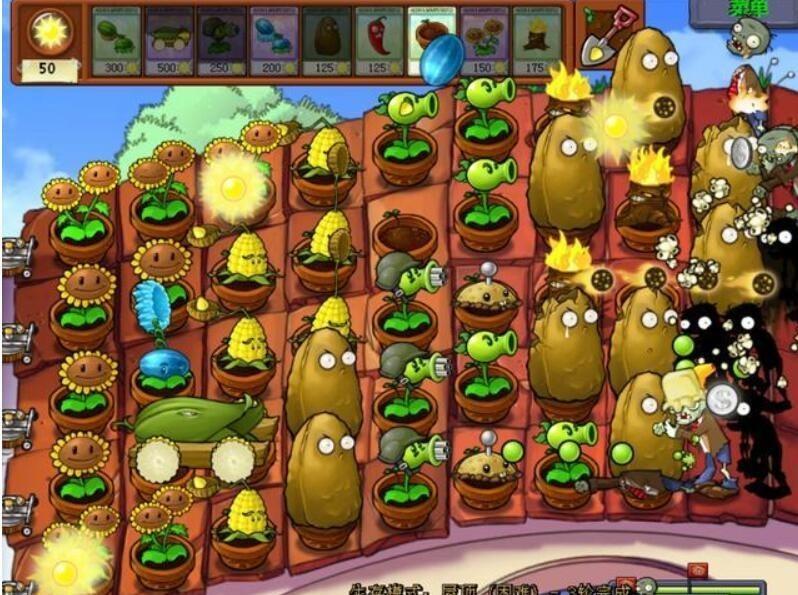Pick the Gatling Pea seed packet
The width and height of the screenshot is (798, 595).
tap(221, 41)
